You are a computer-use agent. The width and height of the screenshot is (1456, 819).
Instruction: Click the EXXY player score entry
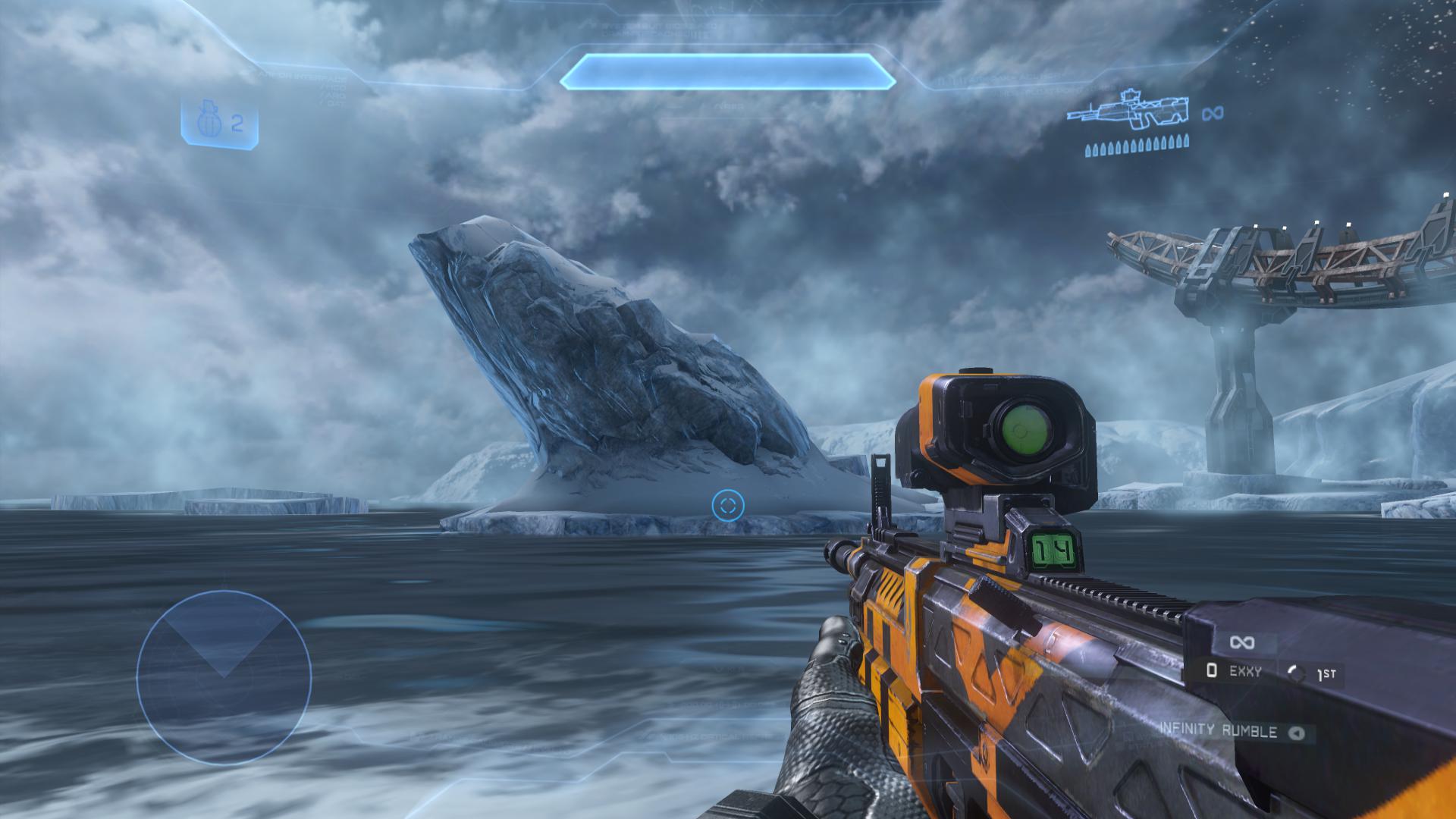coord(1235,670)
